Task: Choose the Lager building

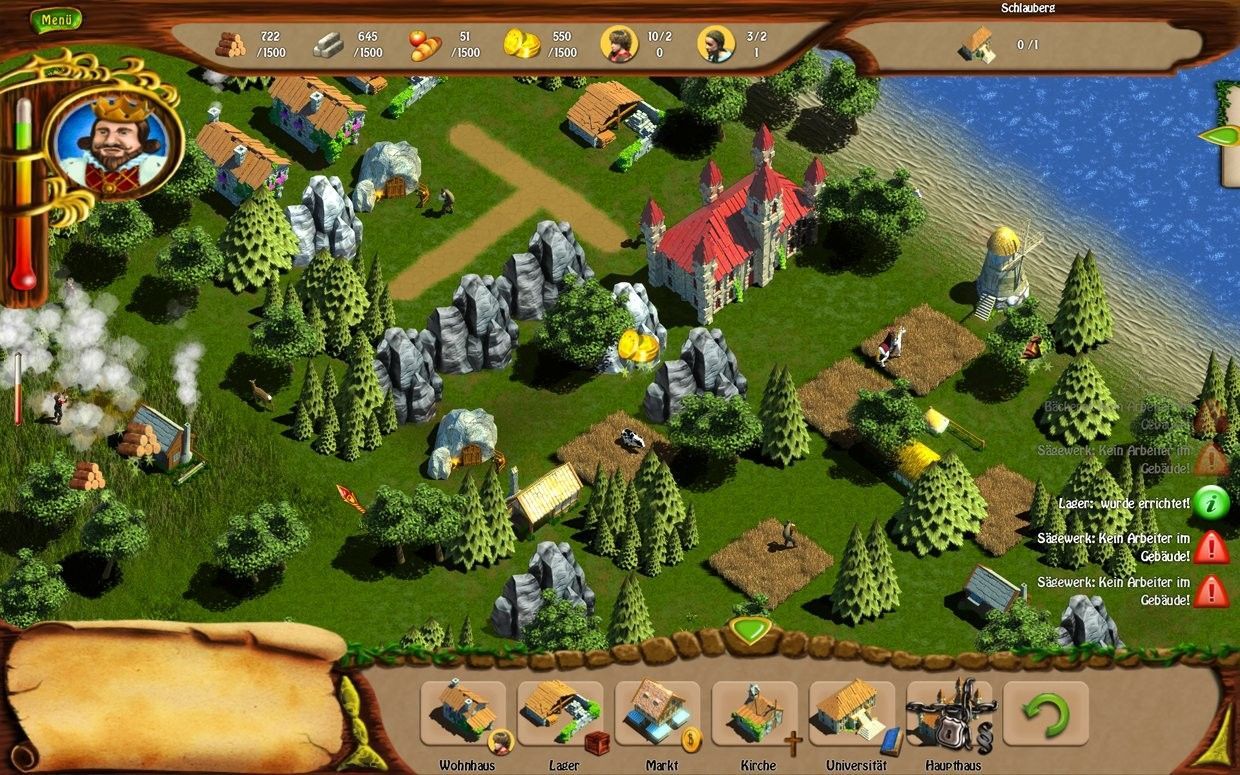Action: (560, 713)
